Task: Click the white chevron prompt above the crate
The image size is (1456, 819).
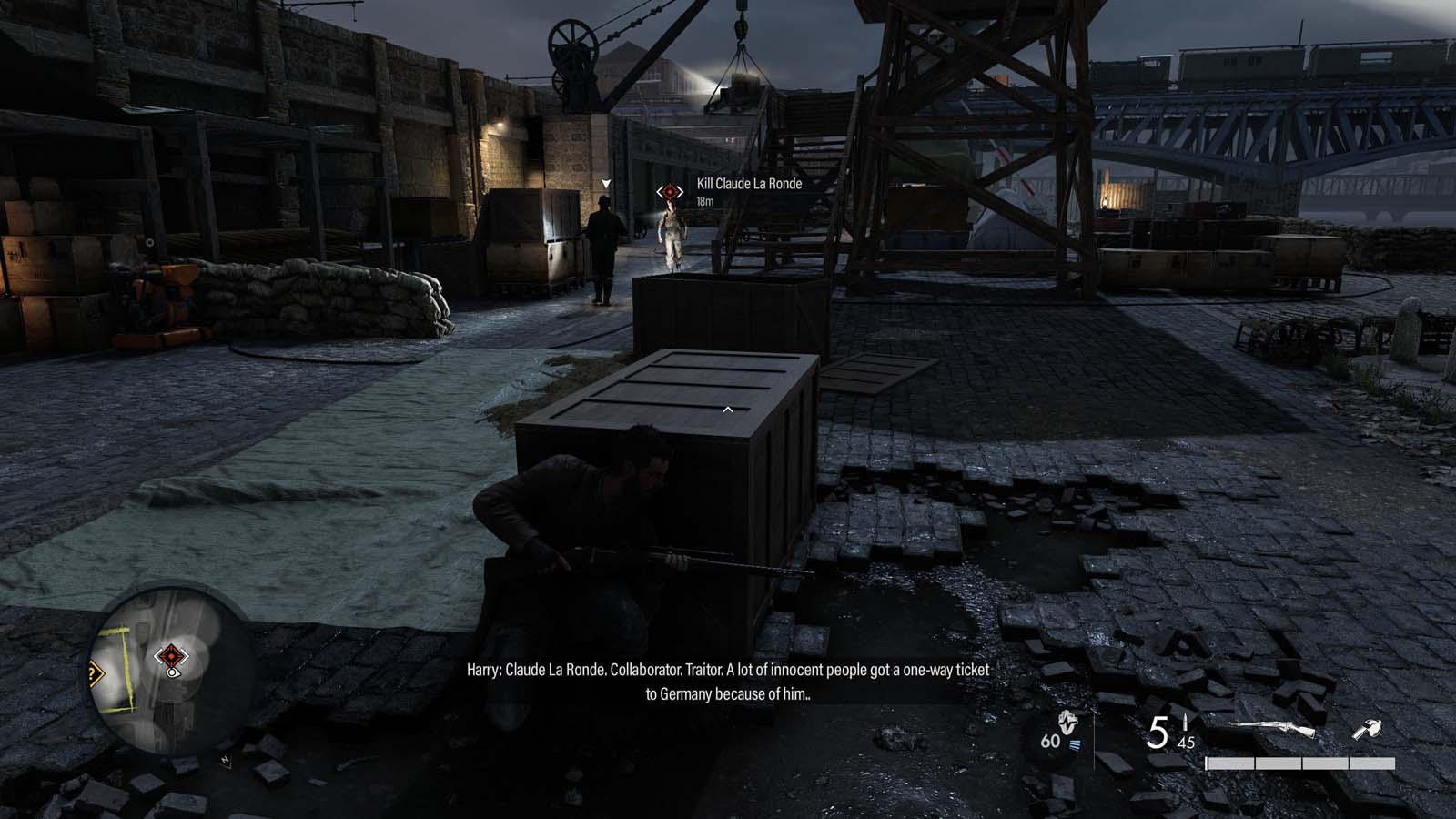Action: [727, 409]
